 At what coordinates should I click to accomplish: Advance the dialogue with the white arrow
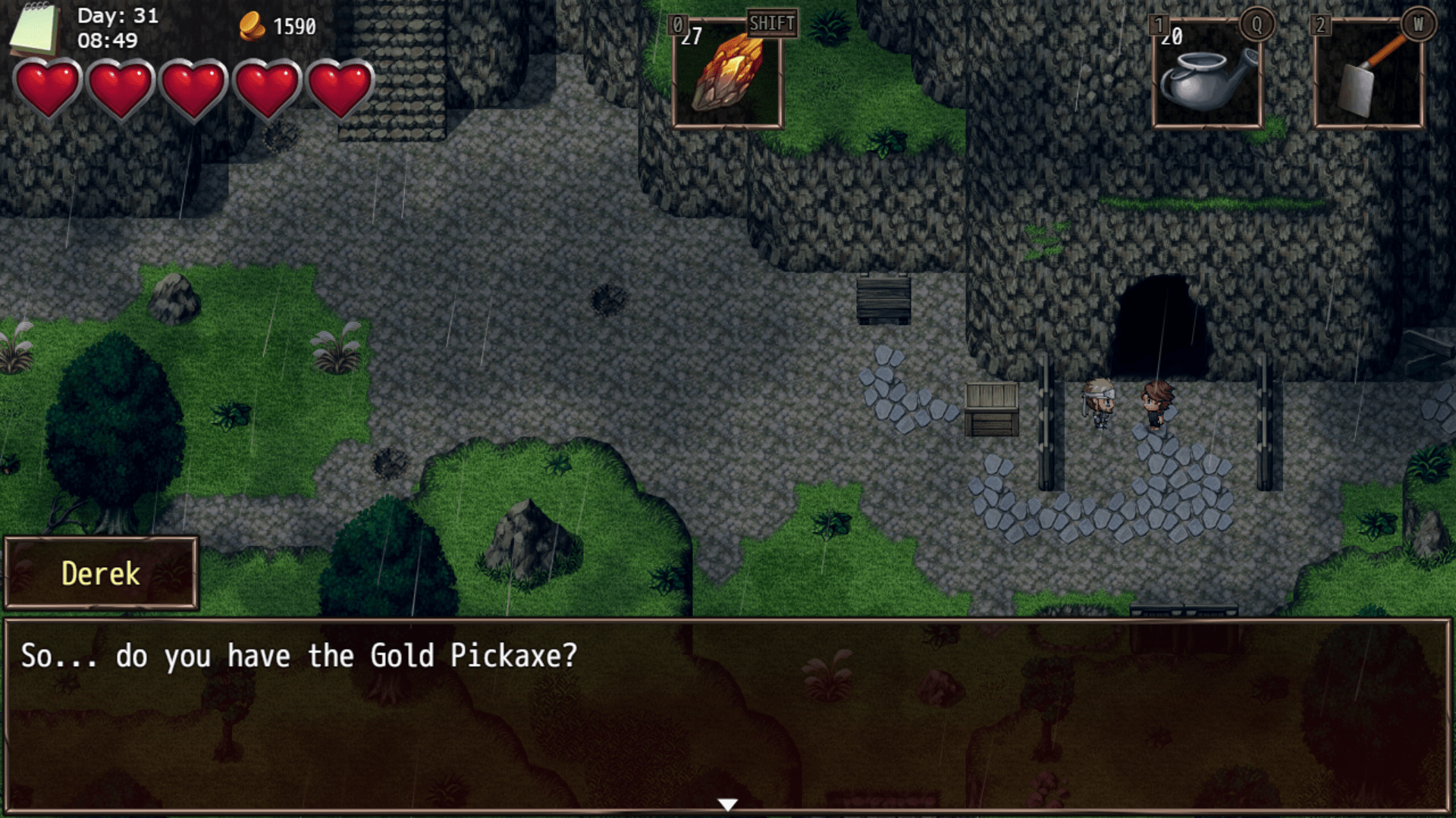[x=727, y=804]
